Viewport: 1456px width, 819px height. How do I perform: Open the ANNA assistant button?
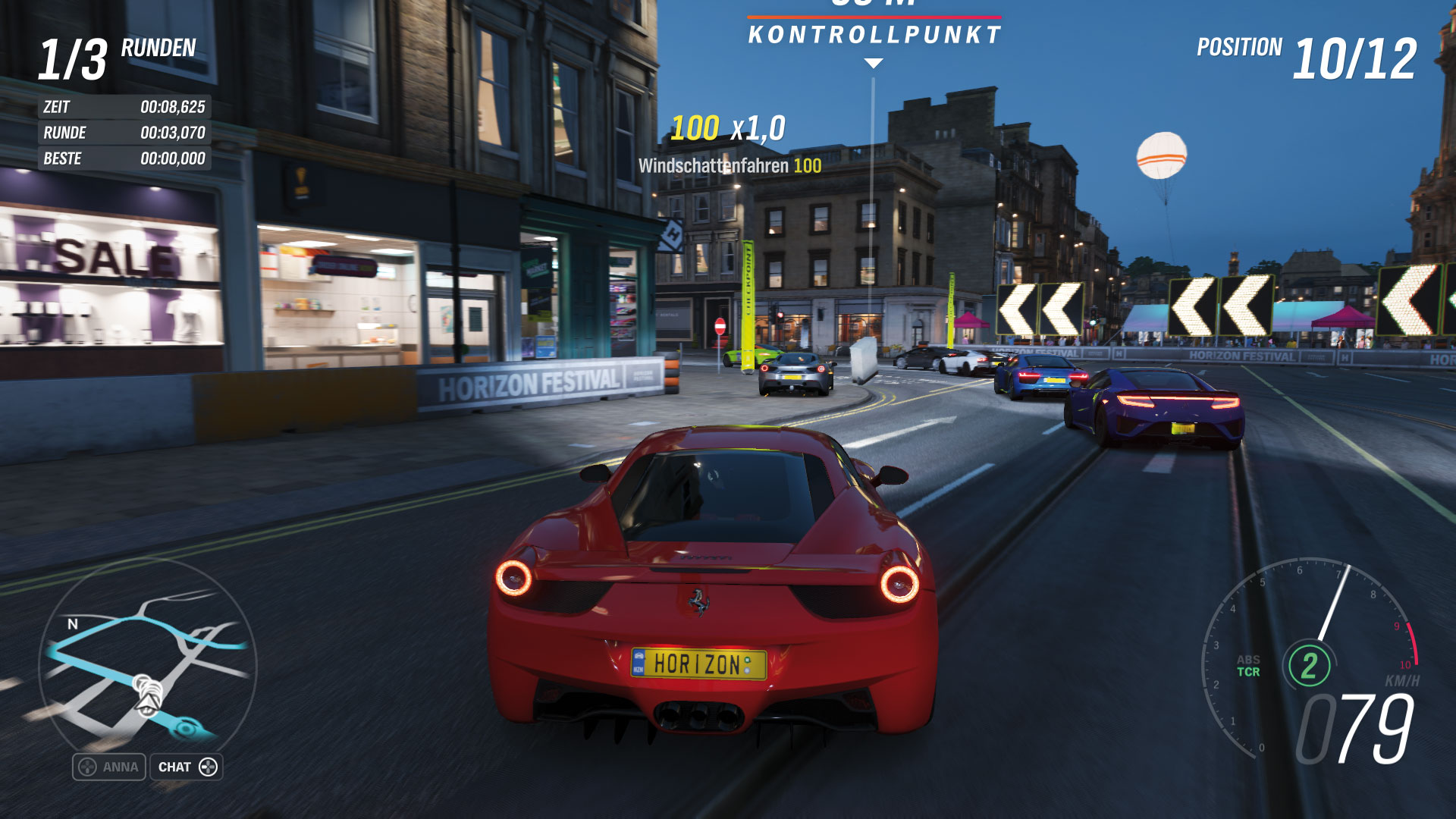click(x=109, y=767)
